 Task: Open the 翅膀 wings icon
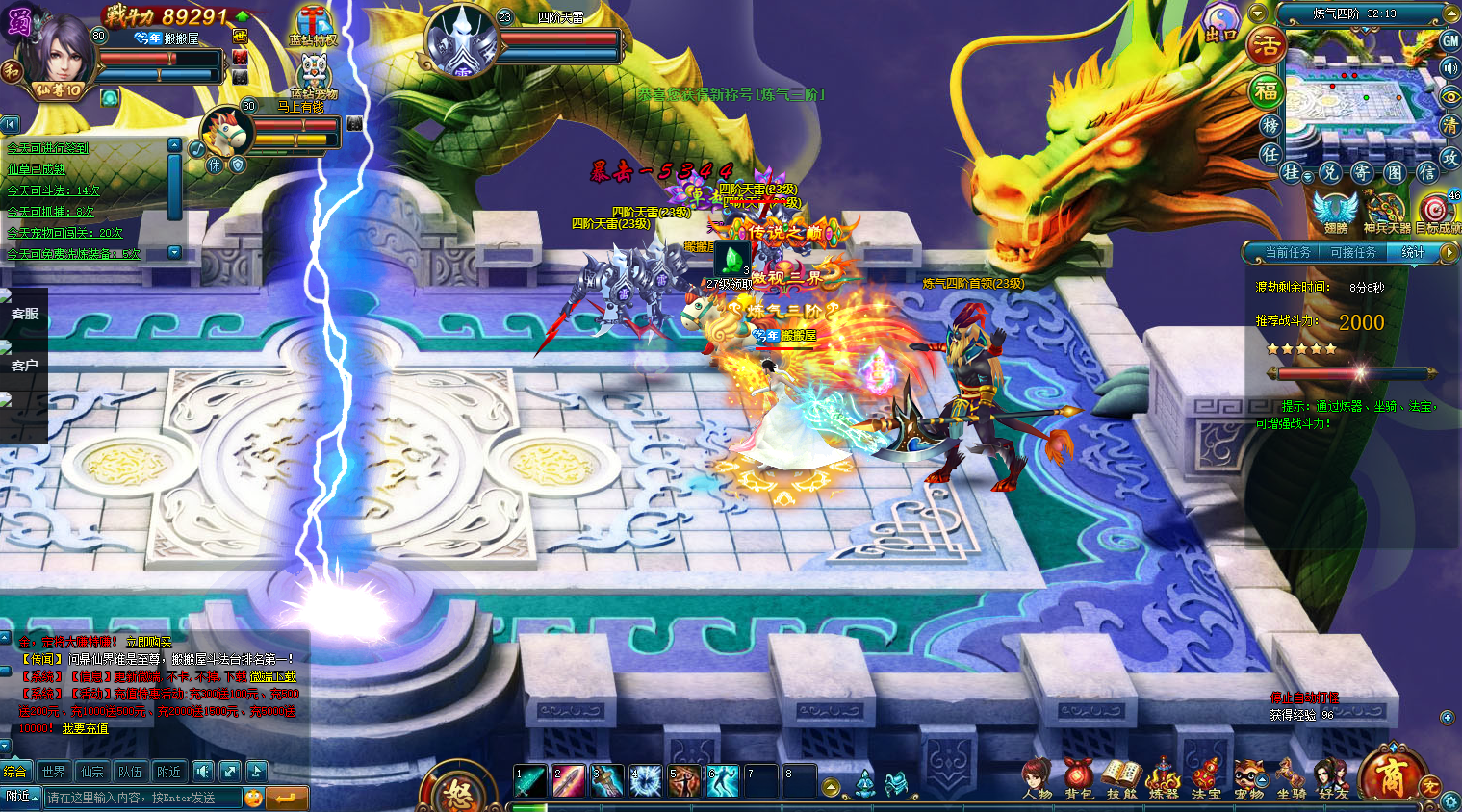(x=1336, y=212)
